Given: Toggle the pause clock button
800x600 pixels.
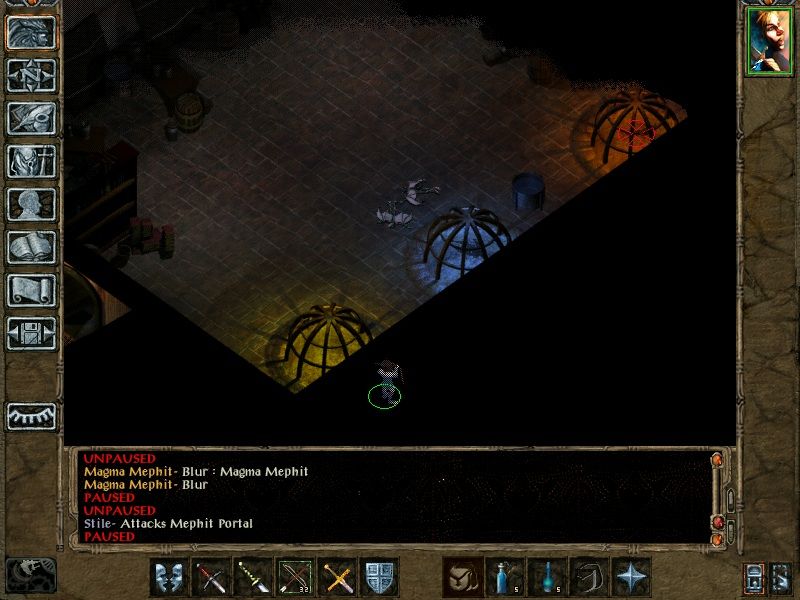Looking at the screenshot, I should [31, 573].
